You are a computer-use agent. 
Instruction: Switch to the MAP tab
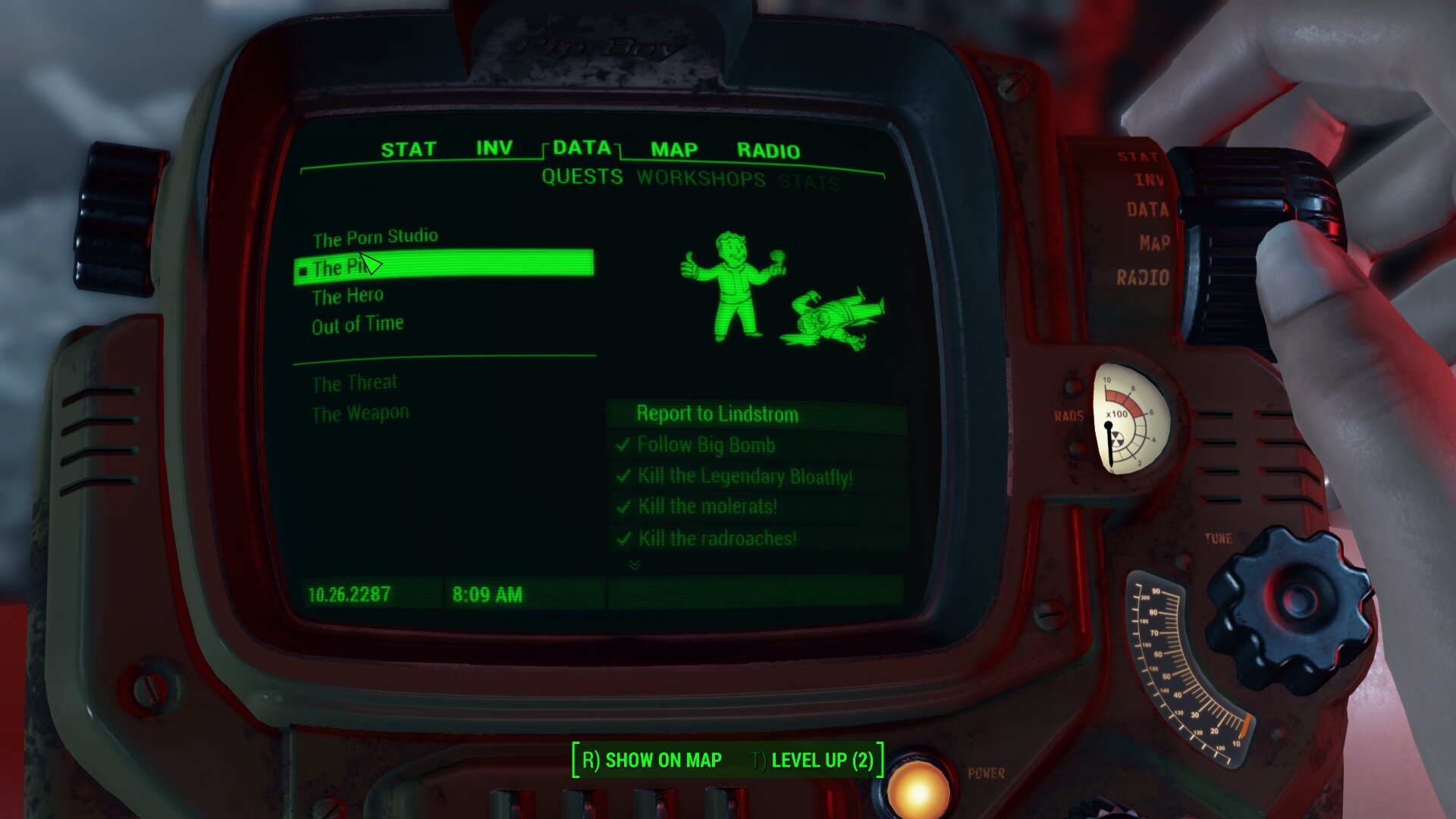coord(674,149)
